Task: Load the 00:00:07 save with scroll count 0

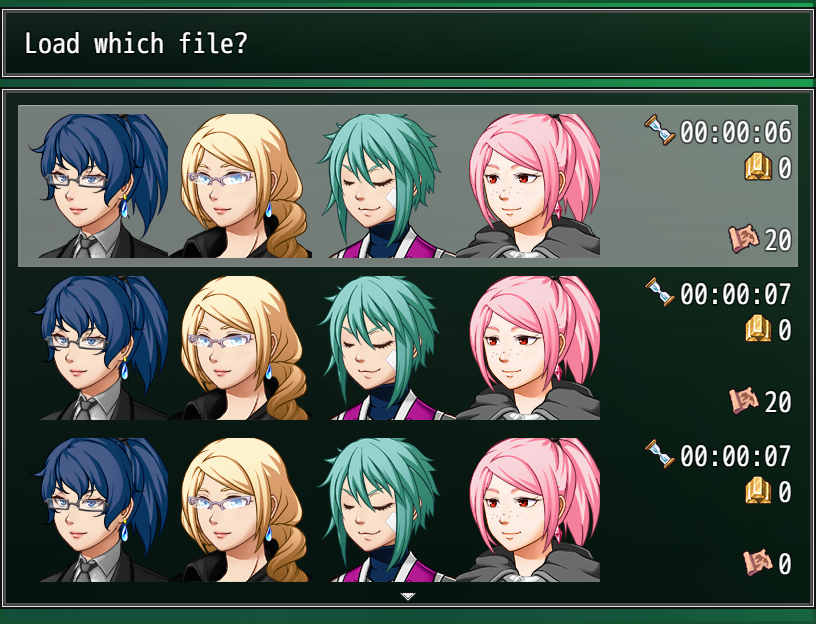Action: [x=408, y=510]
